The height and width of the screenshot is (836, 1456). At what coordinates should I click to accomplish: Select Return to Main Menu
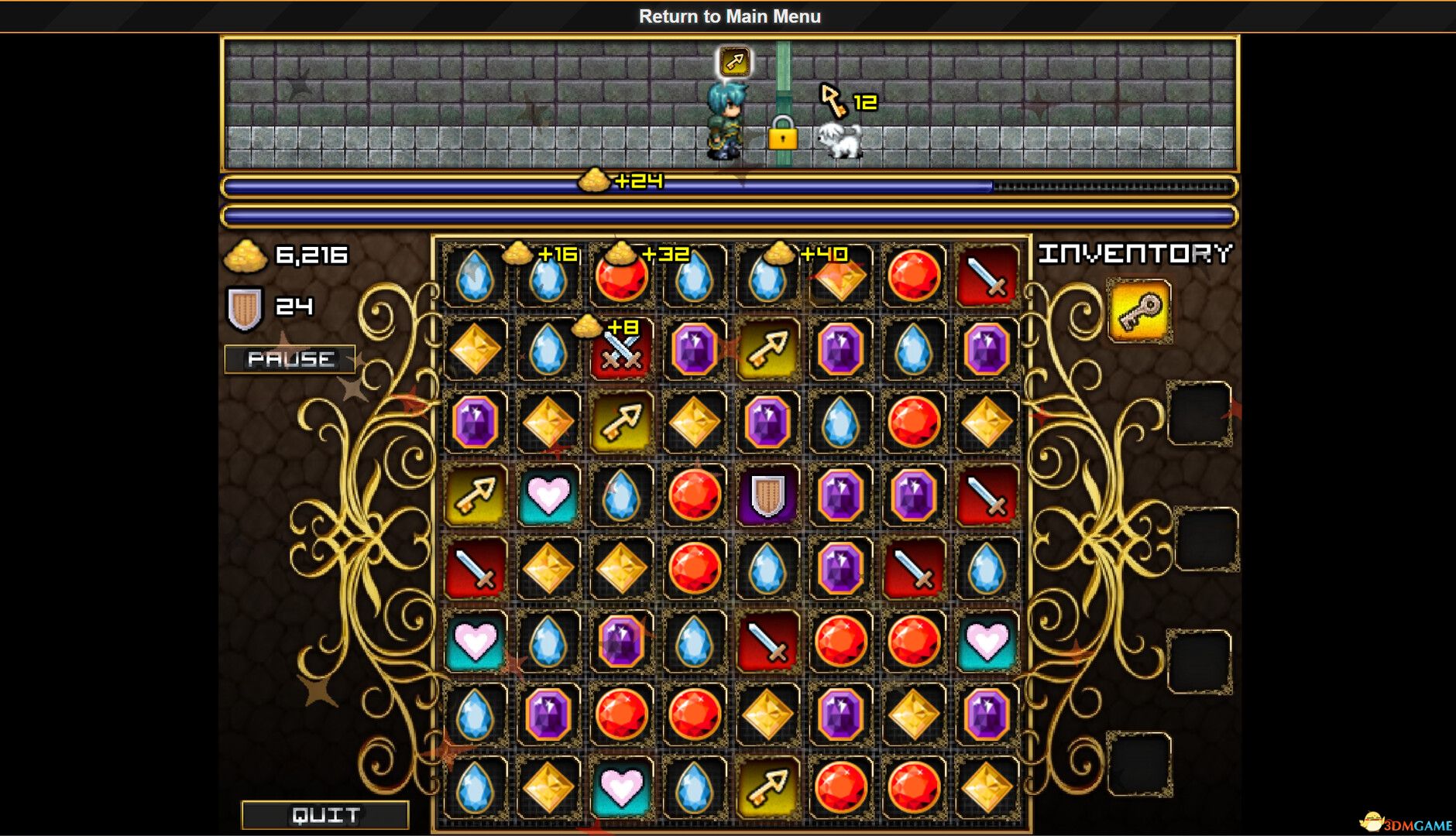click(x=728, y=16)
